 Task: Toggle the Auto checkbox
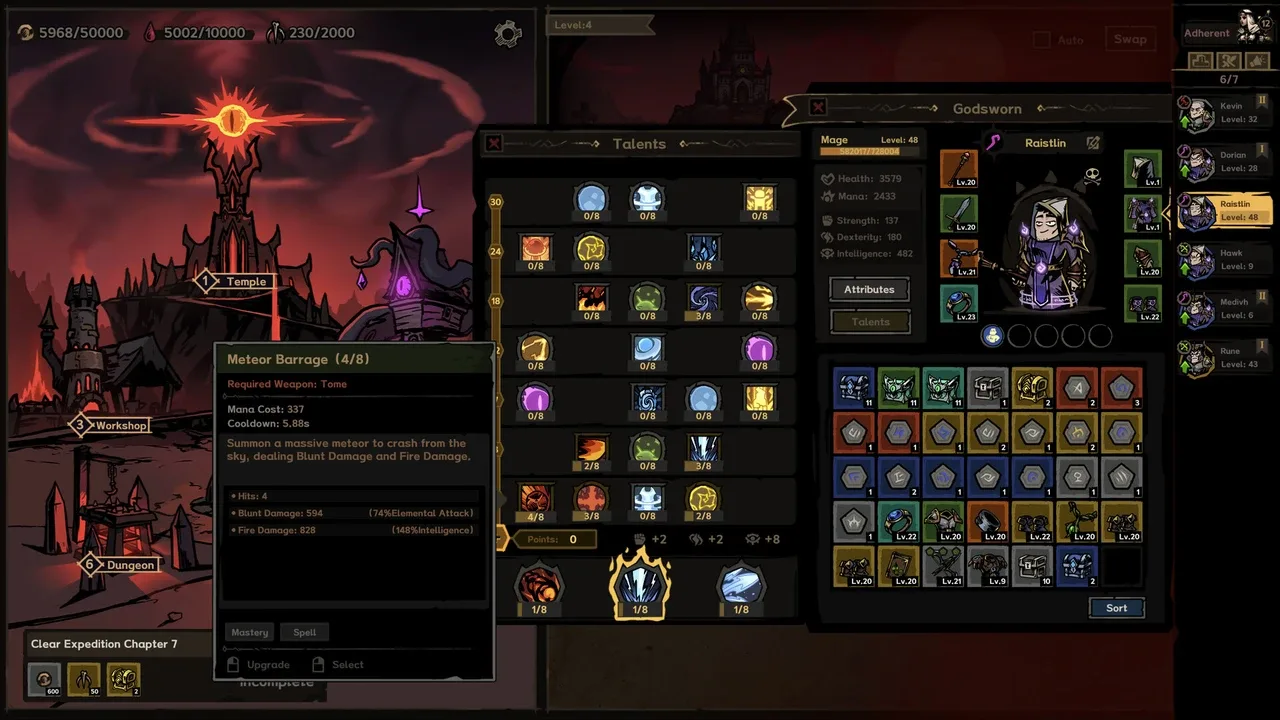point(1042,40)
